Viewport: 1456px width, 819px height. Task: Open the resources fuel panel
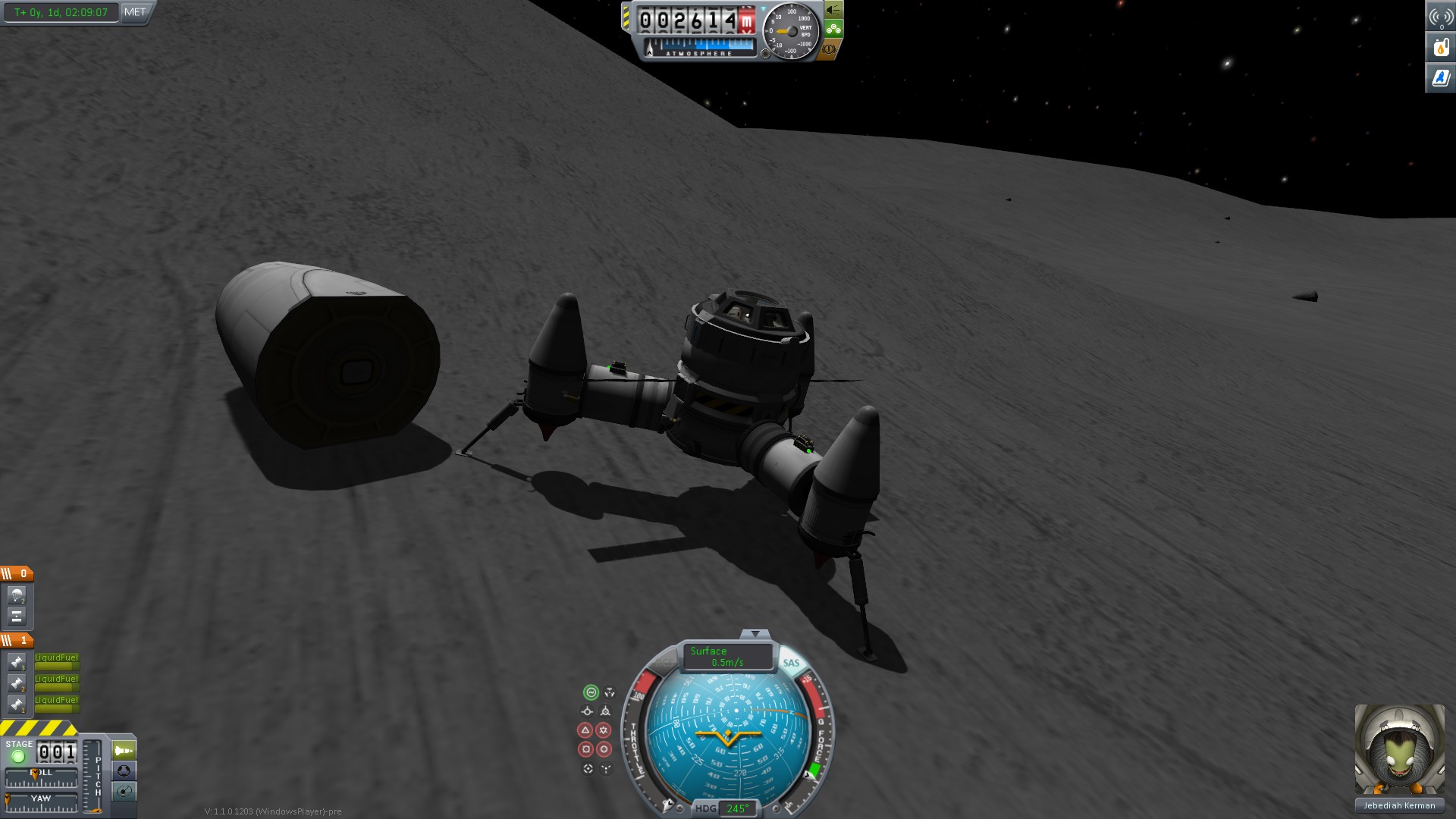click(1441, 47)
